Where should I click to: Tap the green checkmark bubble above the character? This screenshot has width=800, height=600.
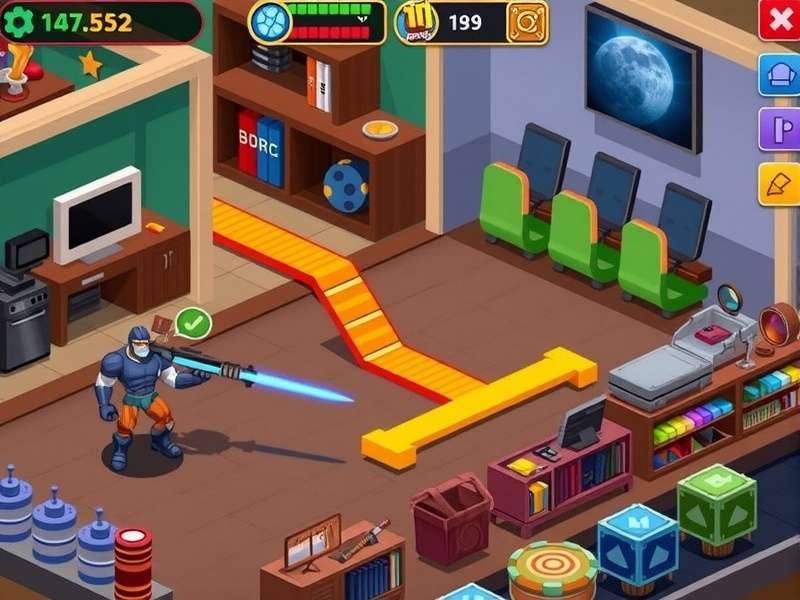tap(193, 323)
